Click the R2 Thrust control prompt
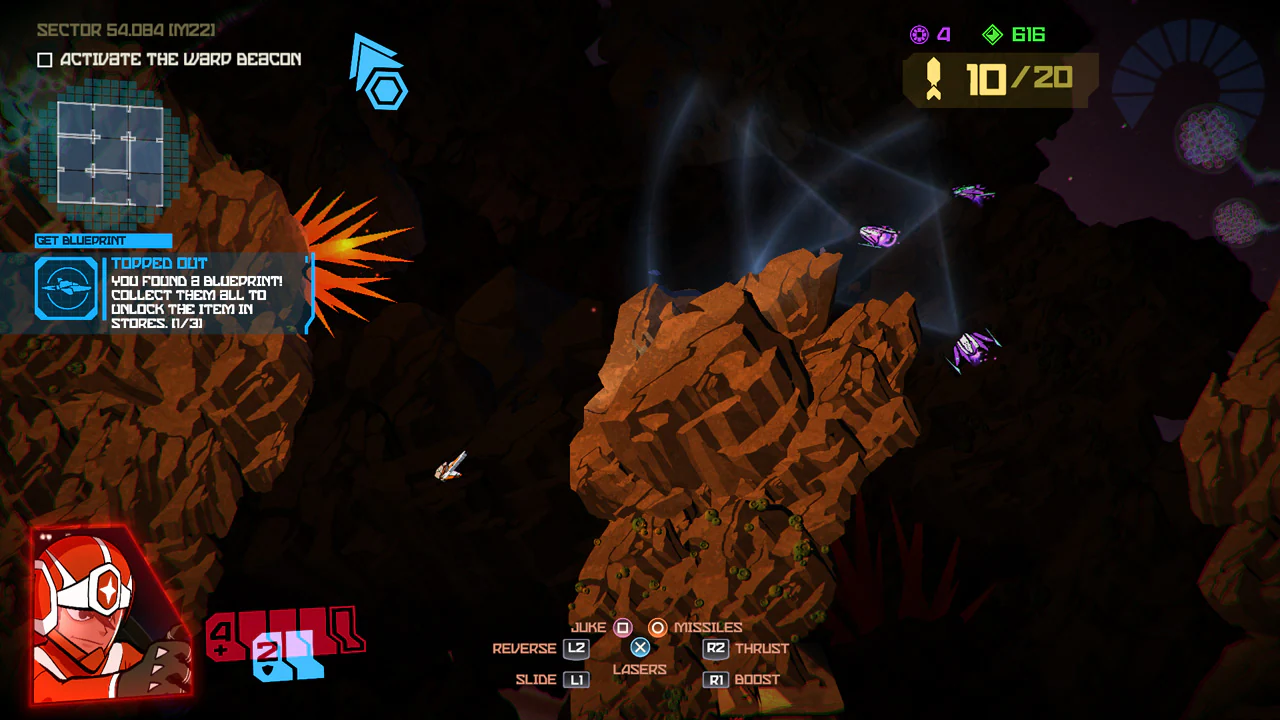1280x720 pixels. click(714, 648)
